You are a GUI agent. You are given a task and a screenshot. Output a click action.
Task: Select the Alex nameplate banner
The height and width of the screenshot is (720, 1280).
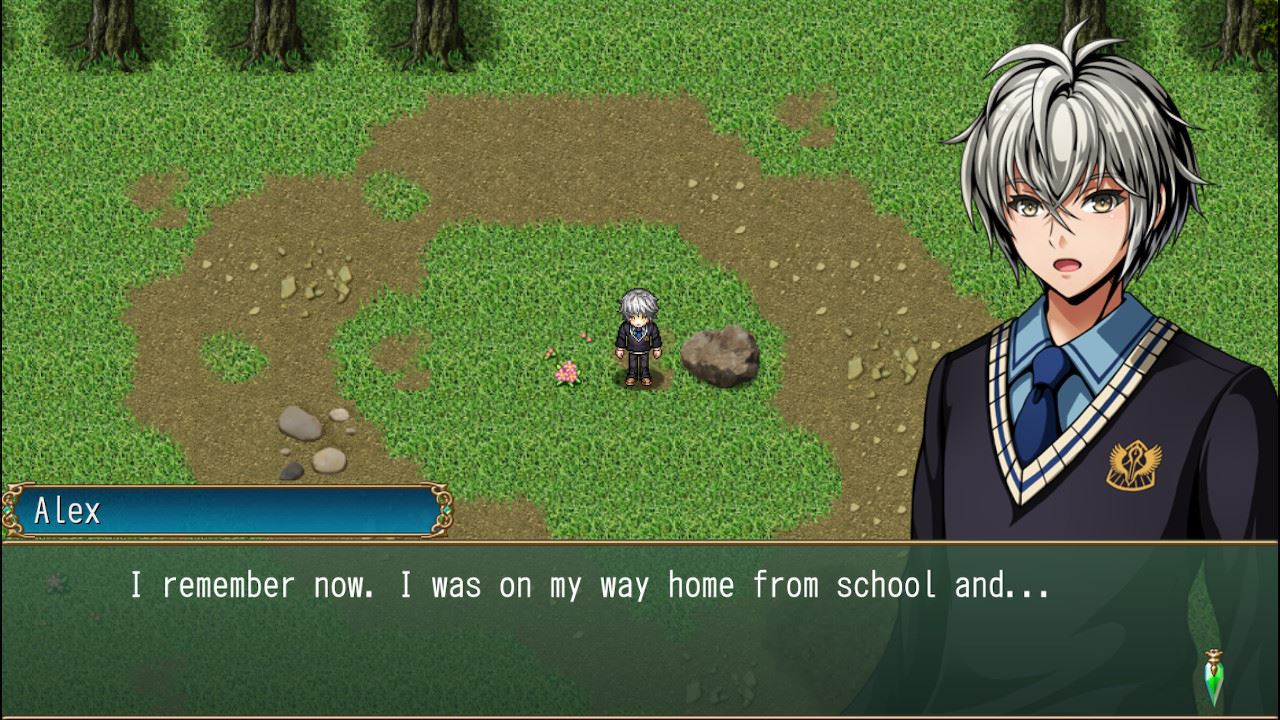click(230, 509)
